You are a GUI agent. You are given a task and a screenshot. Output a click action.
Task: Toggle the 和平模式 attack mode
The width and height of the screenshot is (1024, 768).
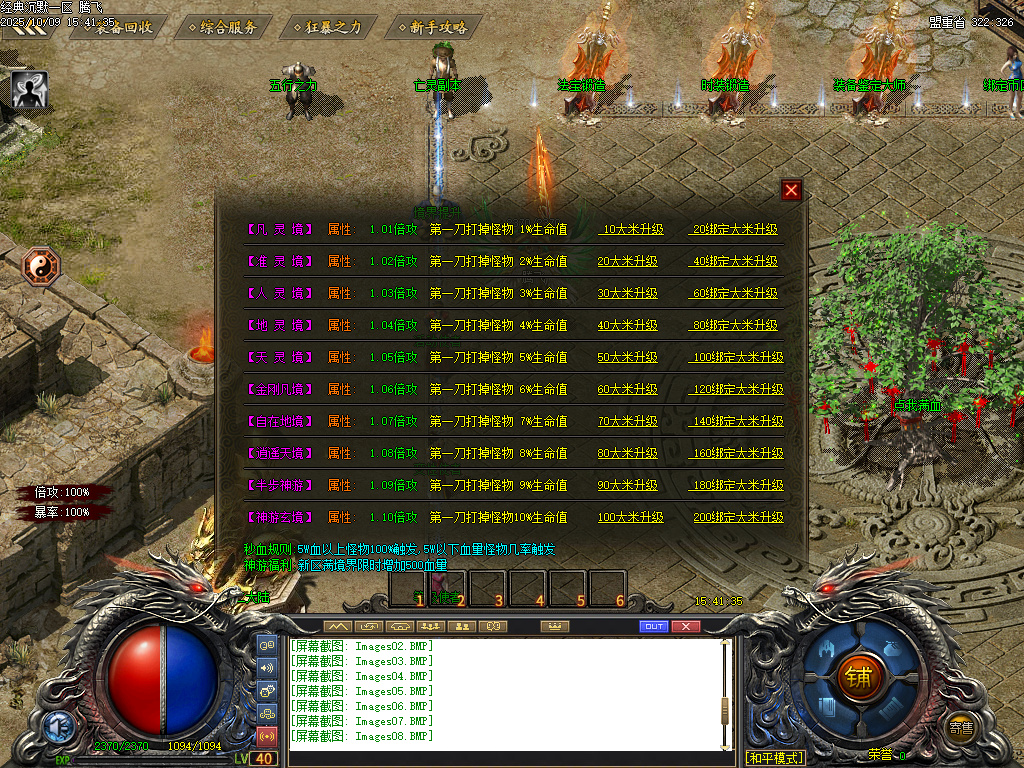[775, 757]
